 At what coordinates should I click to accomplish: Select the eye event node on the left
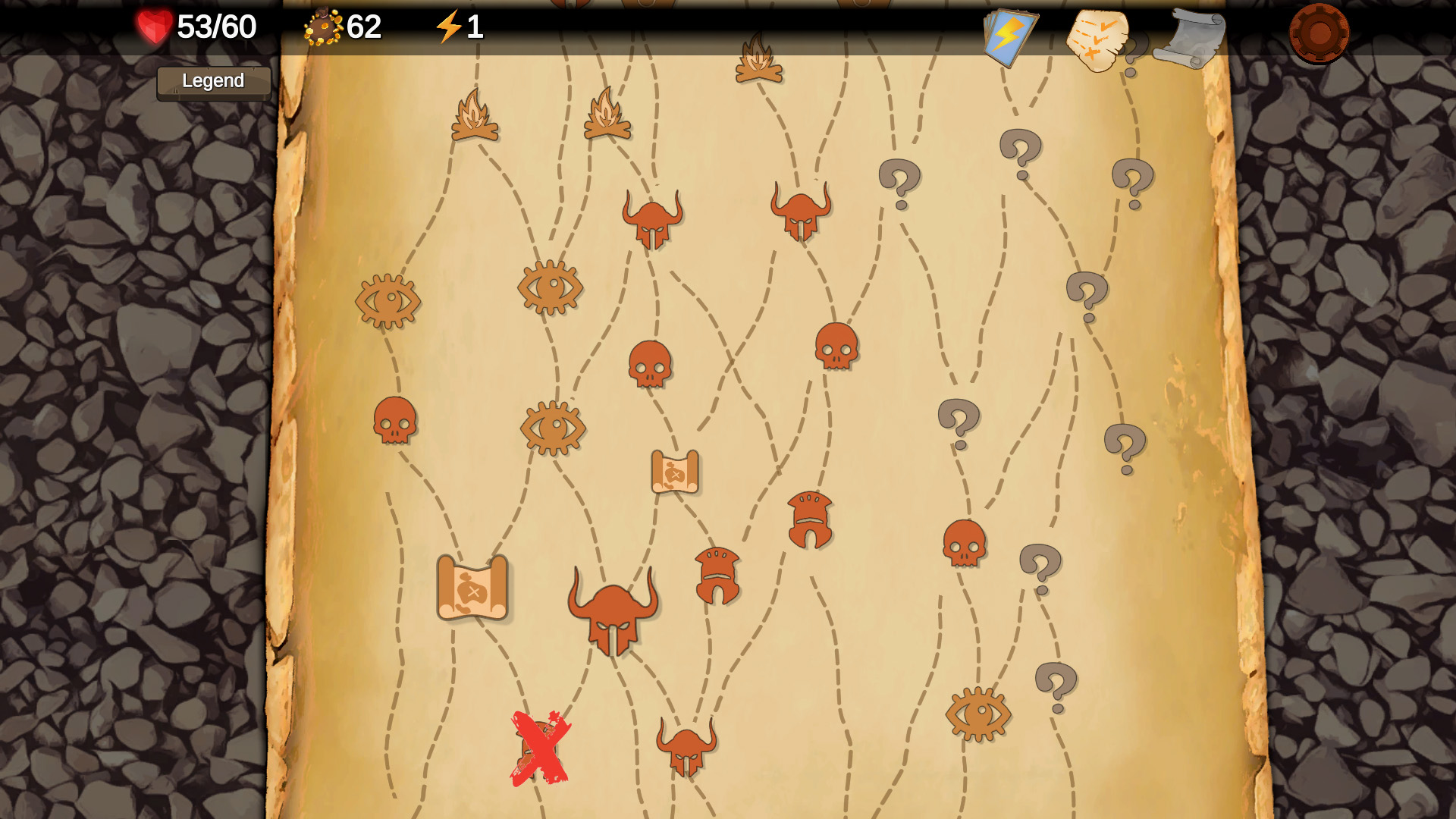tap(388, 302)
